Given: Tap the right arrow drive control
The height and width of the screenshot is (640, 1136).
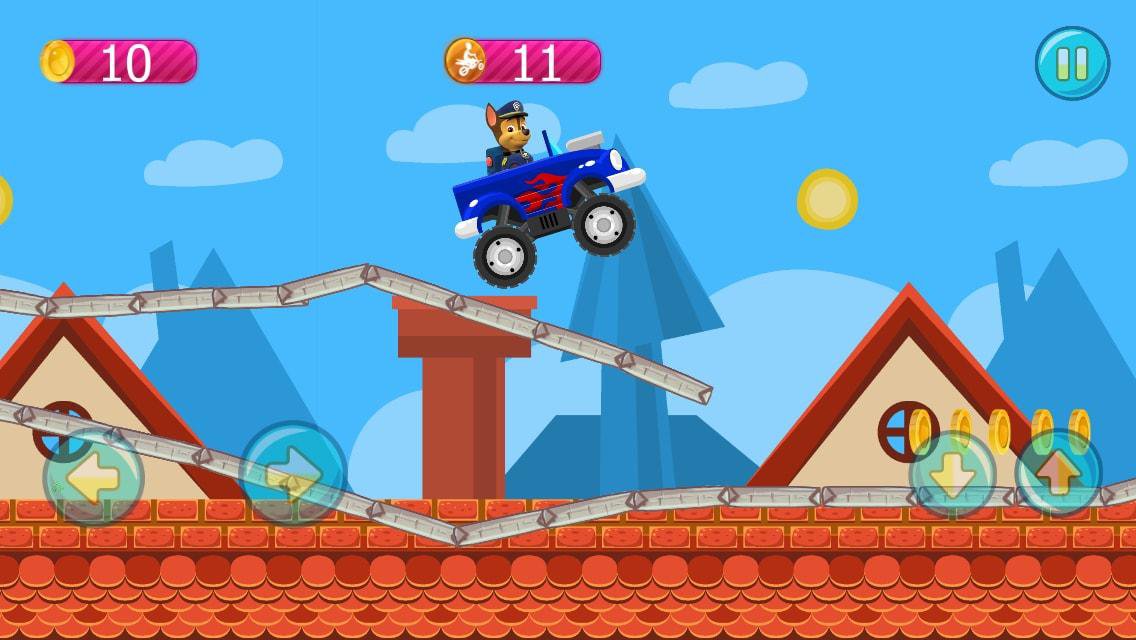Looking at the screenshot, I should pos(293,474).
